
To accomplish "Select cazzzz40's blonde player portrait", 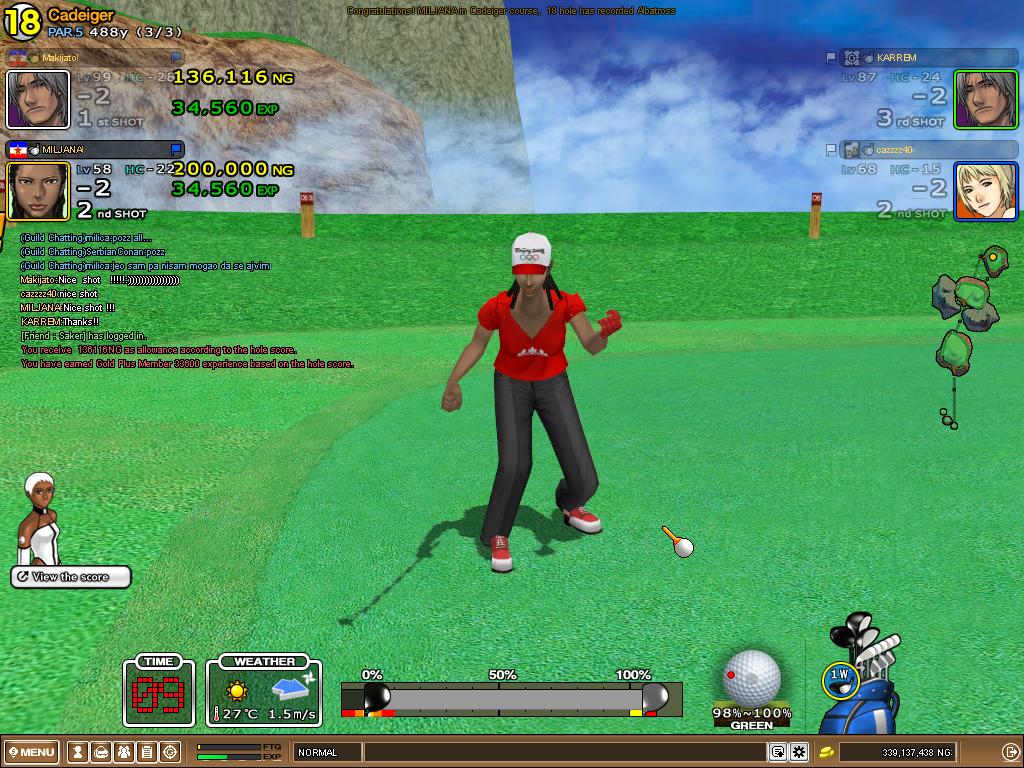I will coord(985,190).
